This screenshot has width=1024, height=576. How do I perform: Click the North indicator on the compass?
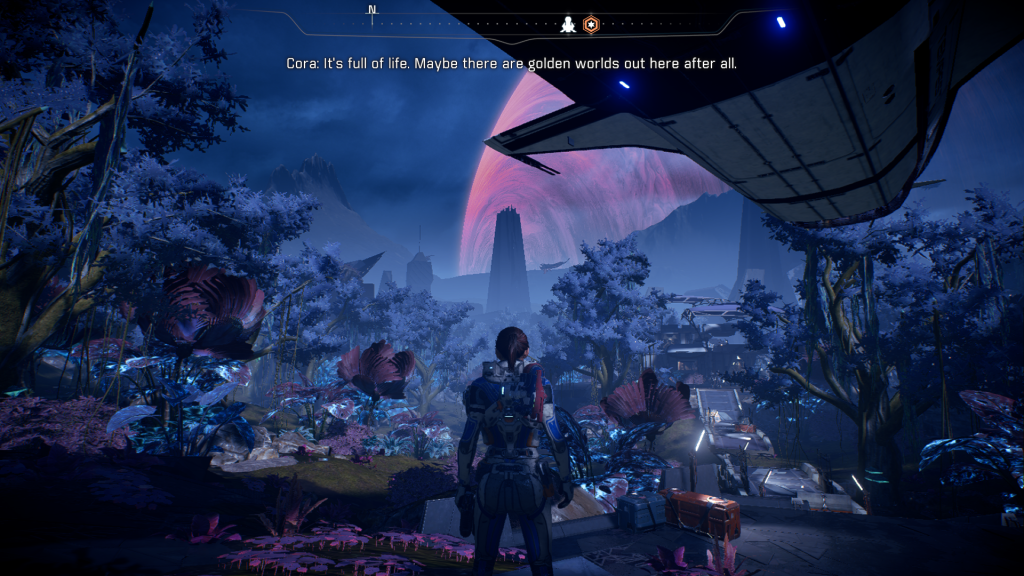click(x=372, y=11)
